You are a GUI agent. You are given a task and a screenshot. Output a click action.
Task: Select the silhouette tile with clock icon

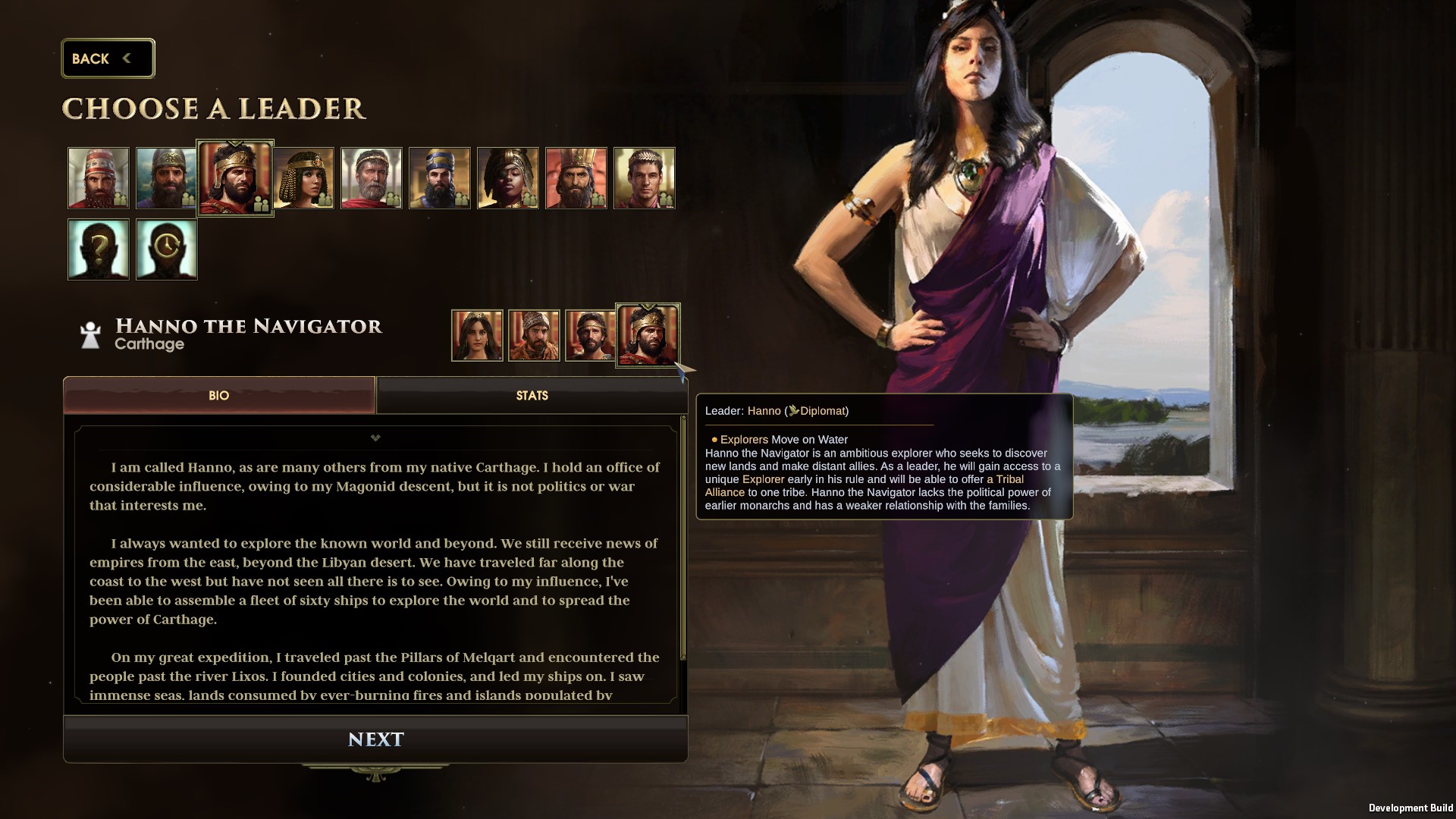coord(167,249)
